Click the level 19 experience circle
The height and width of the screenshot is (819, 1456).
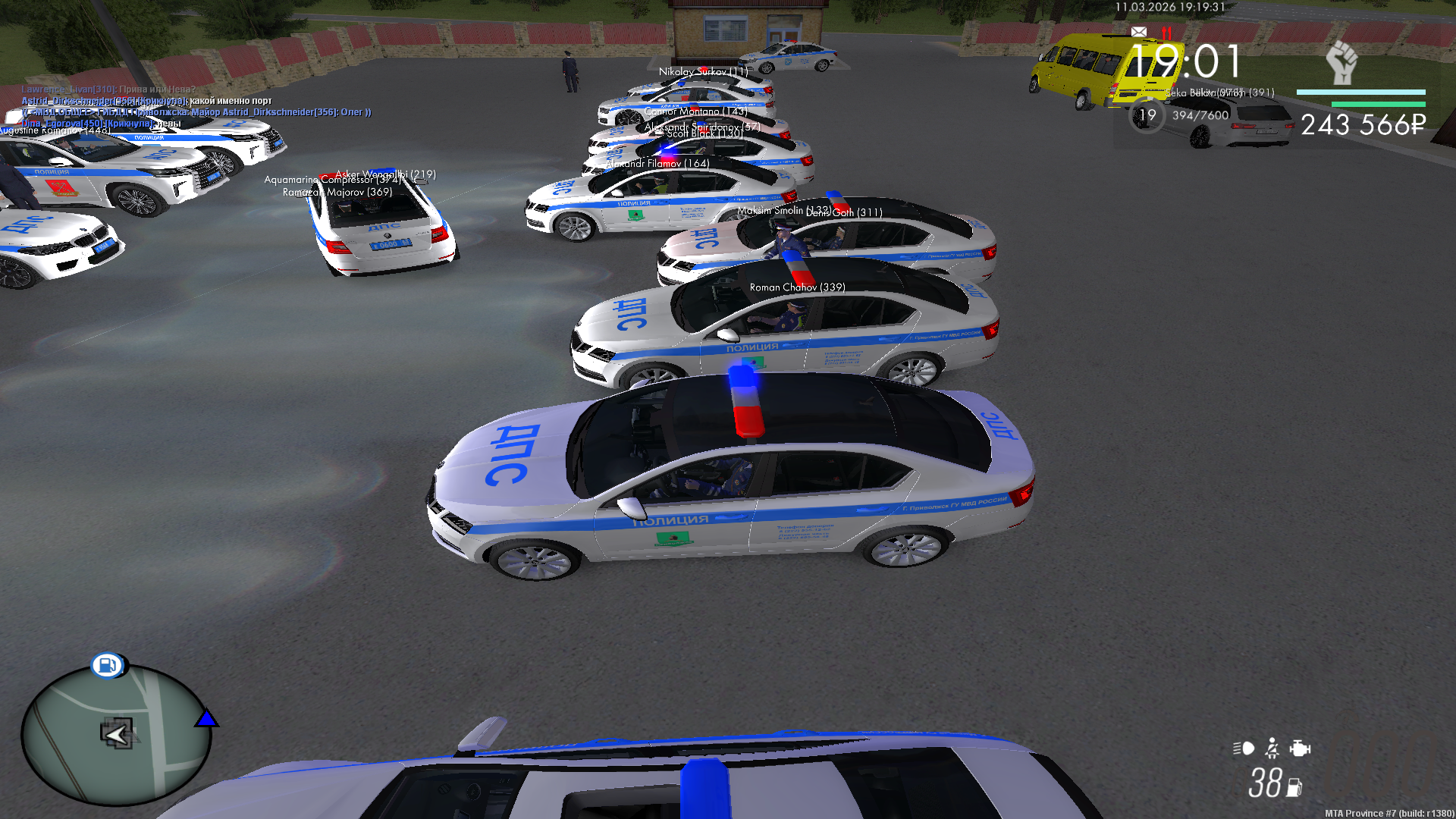tap(1147, 116)
